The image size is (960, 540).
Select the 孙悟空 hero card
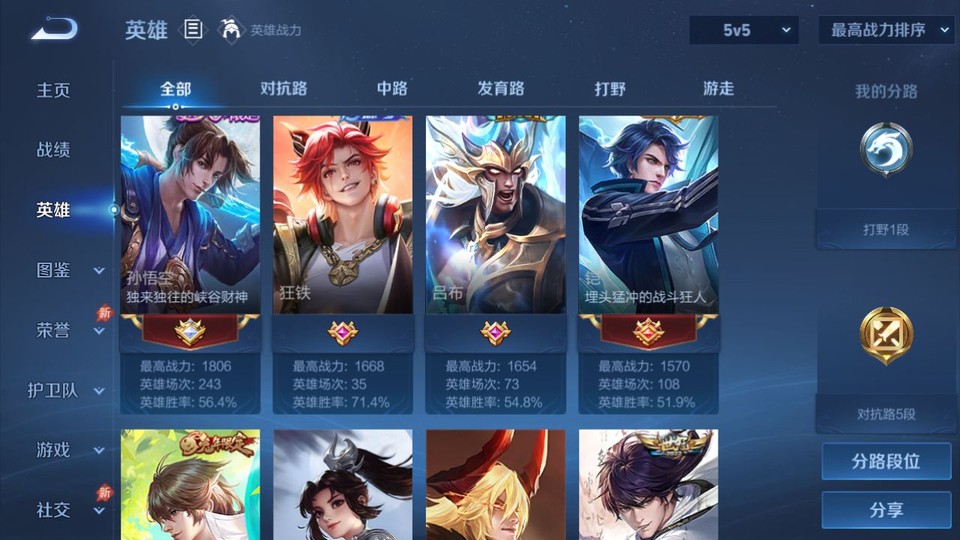tap(190, 215)
